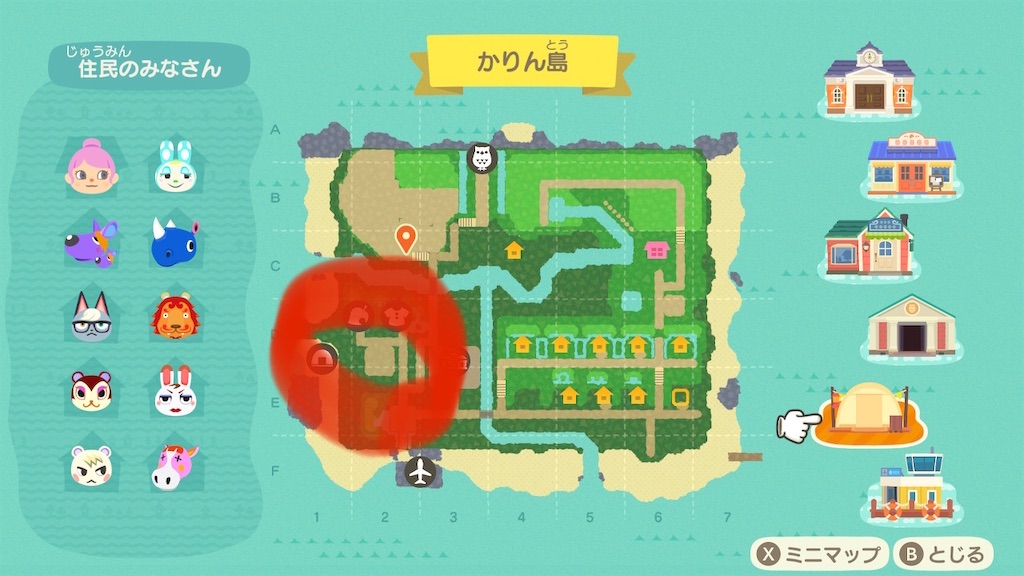Screen dimensions: 1024x576
Task: Select the pink house marker on the map
Action: (x=656, y=249)
